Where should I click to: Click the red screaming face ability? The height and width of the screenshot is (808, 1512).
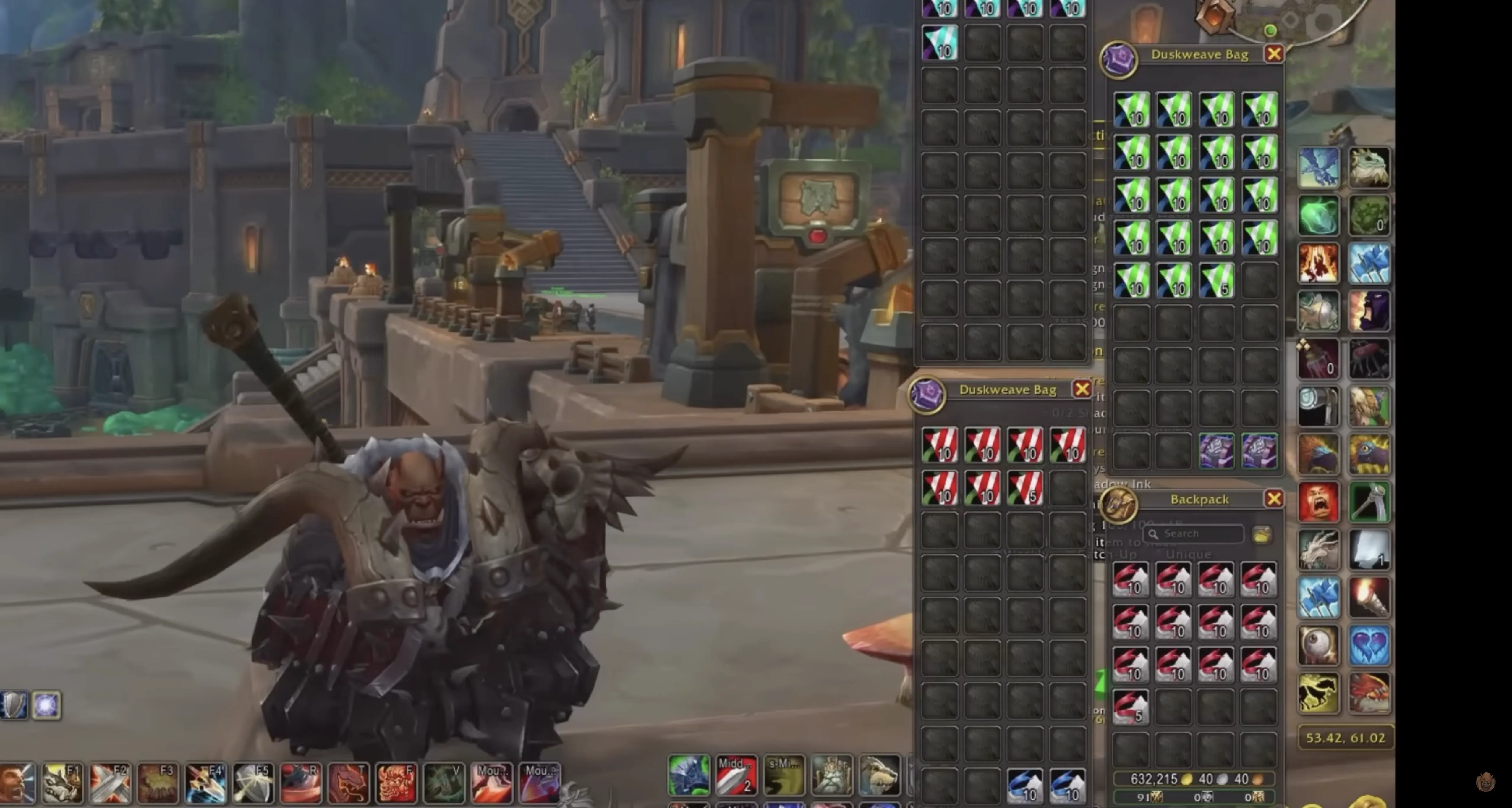[x=1318, y=502]
